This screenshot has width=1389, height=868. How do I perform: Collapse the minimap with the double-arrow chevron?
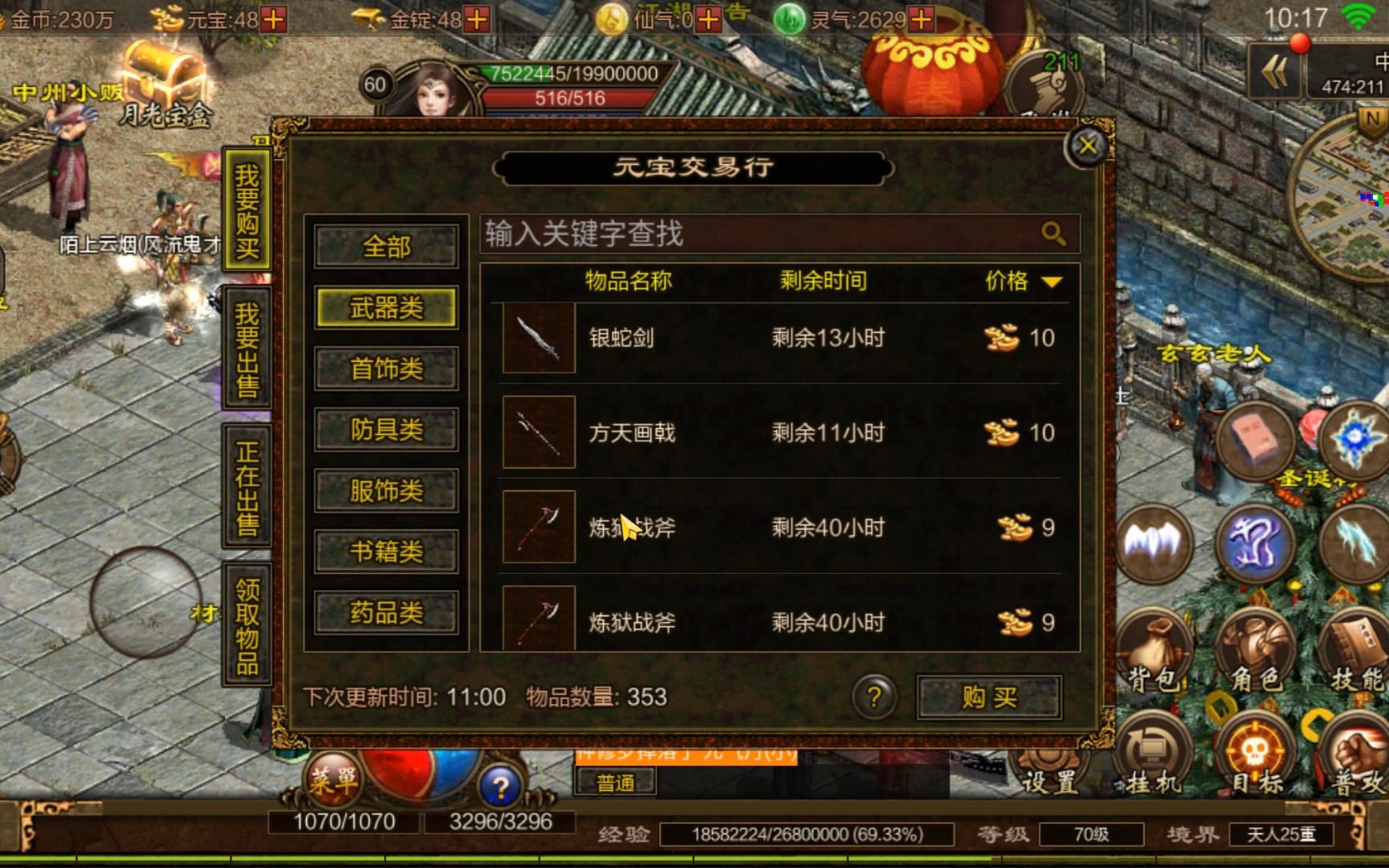[x=1272, y=71]
